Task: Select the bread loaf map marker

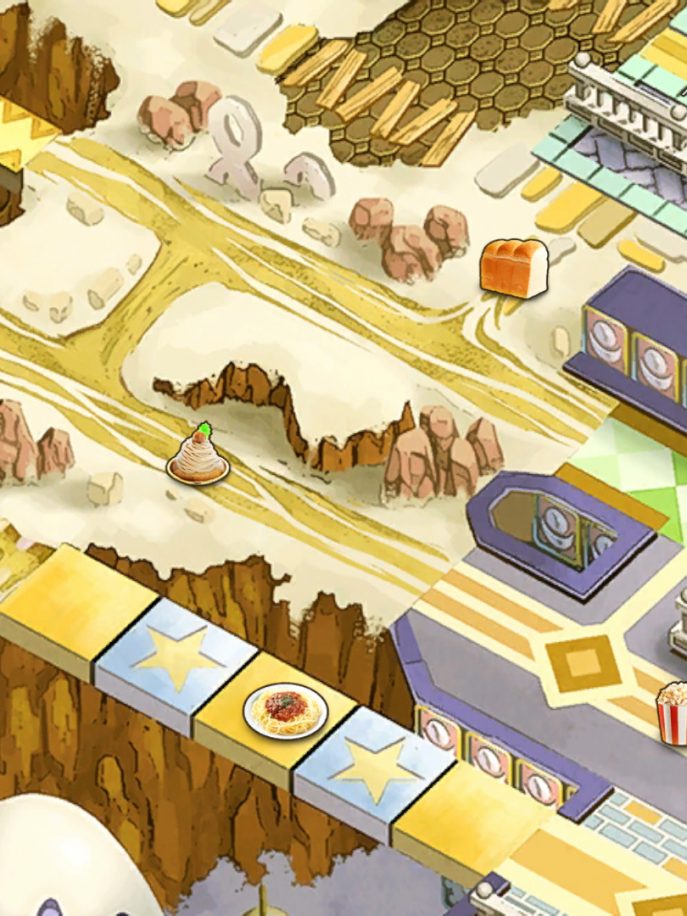Action: click(x=513, y=267)
